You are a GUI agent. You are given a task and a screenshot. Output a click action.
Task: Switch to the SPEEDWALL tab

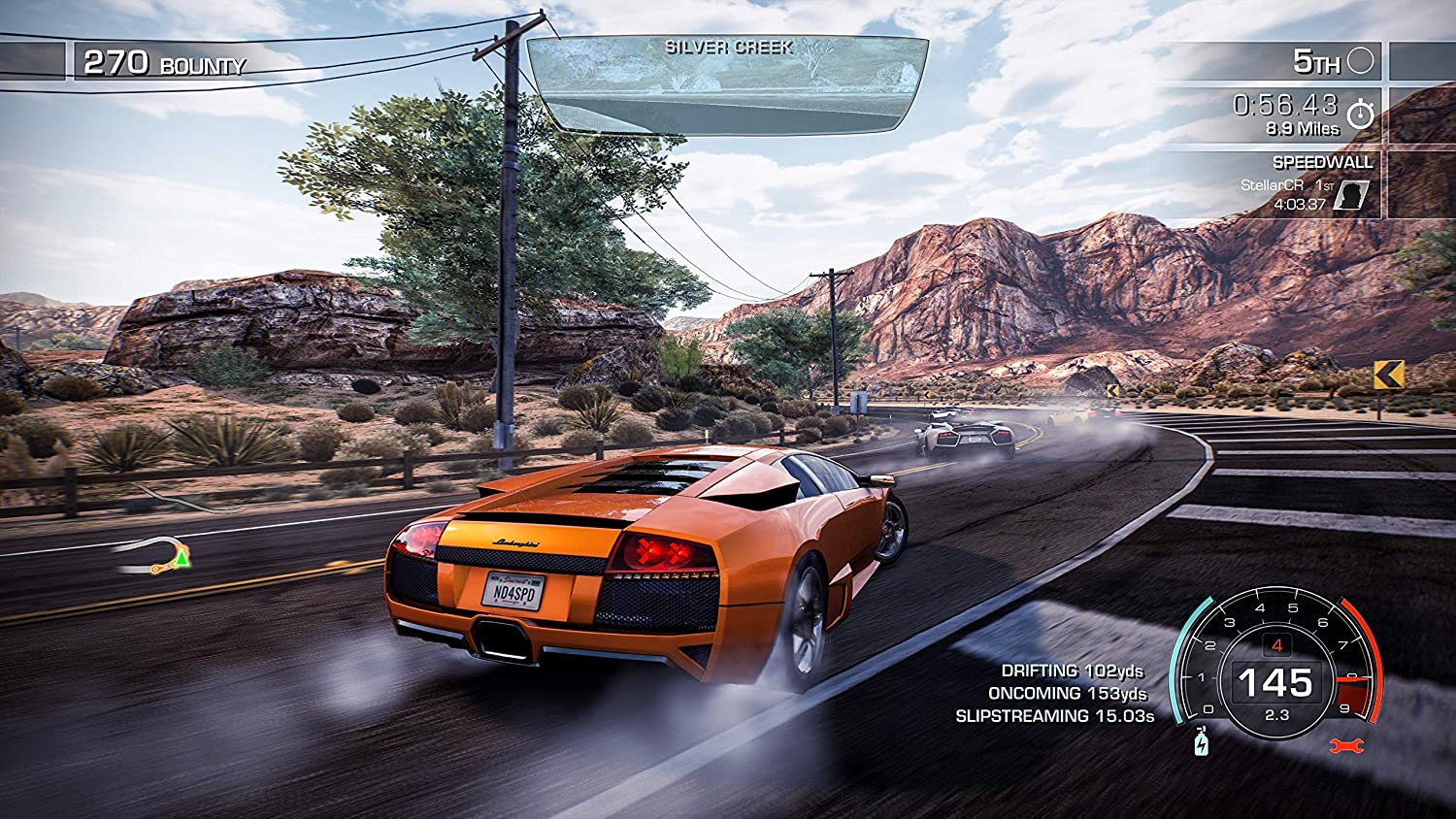coord(1325,162)
